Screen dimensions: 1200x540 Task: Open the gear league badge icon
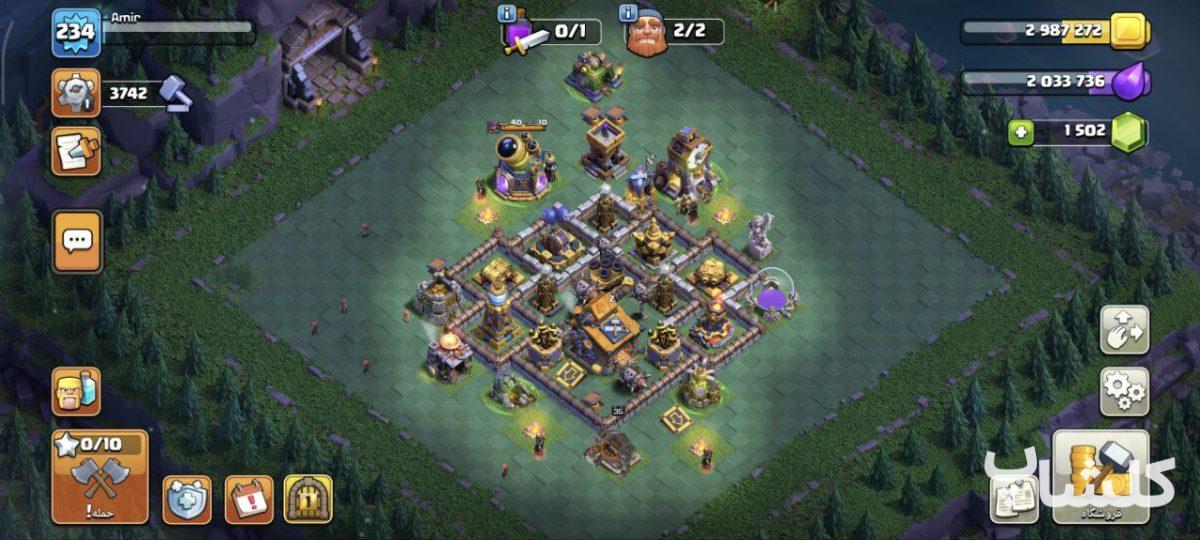(x=76, y=92)
